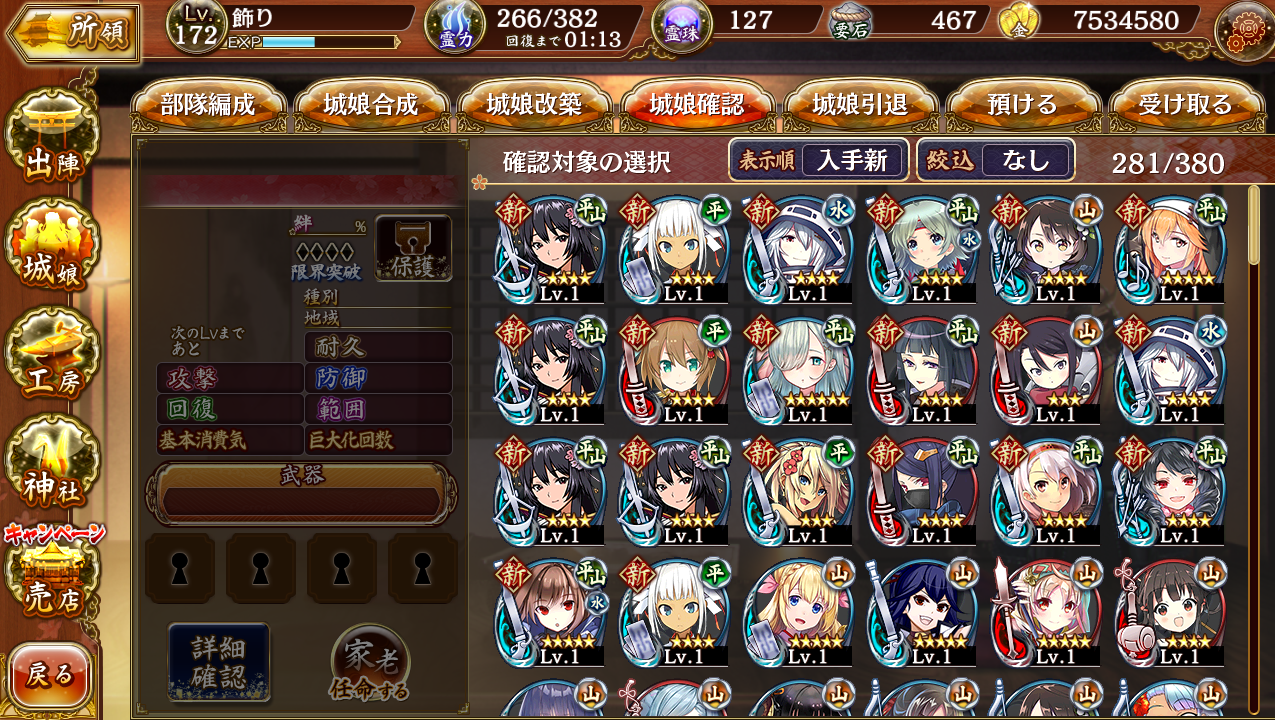The height and width of the screenshot is (720, 1275).
Task: Open the gear settings icon
Action: point(1242,30)
